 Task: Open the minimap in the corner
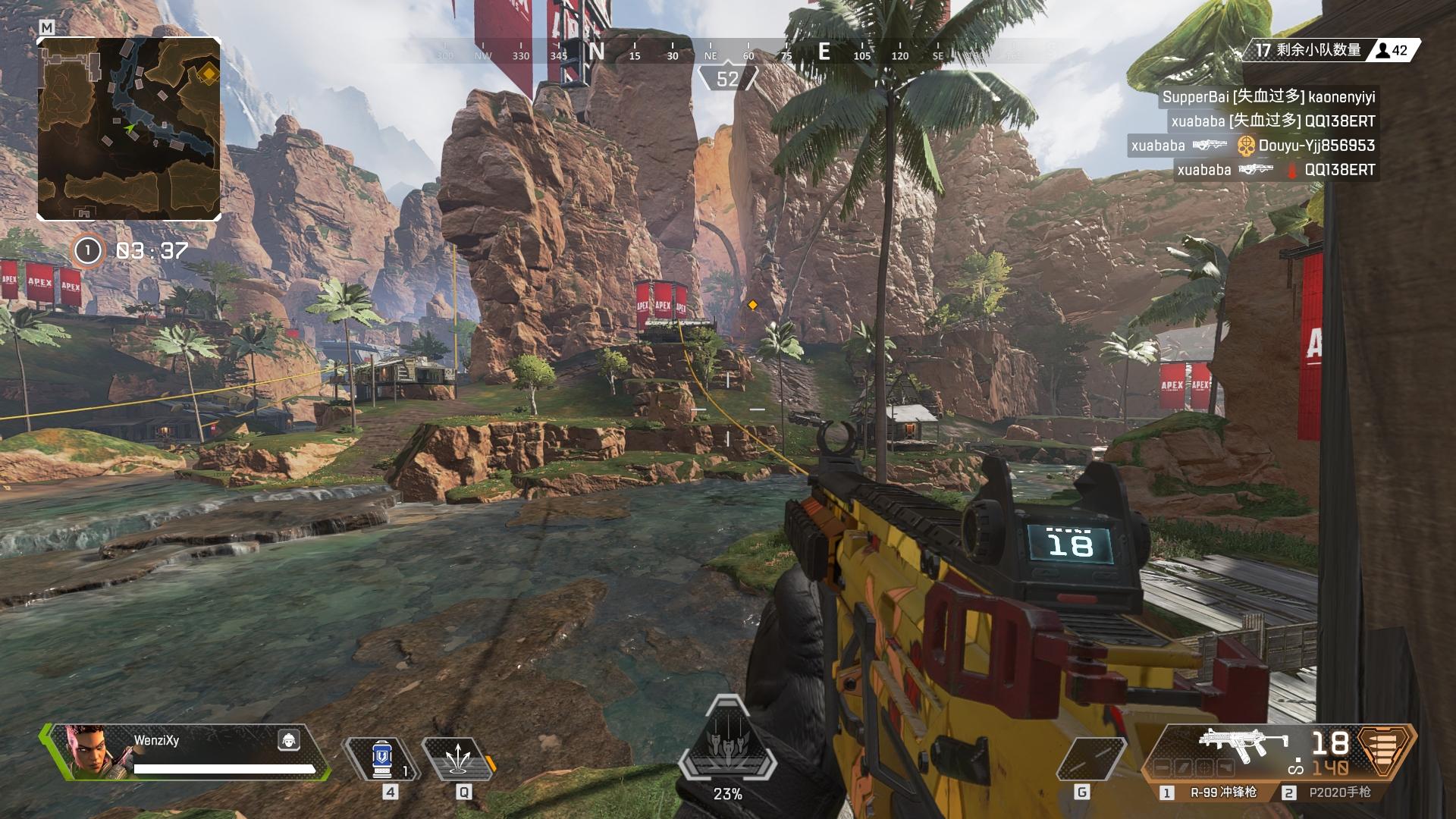click(129, 129)
